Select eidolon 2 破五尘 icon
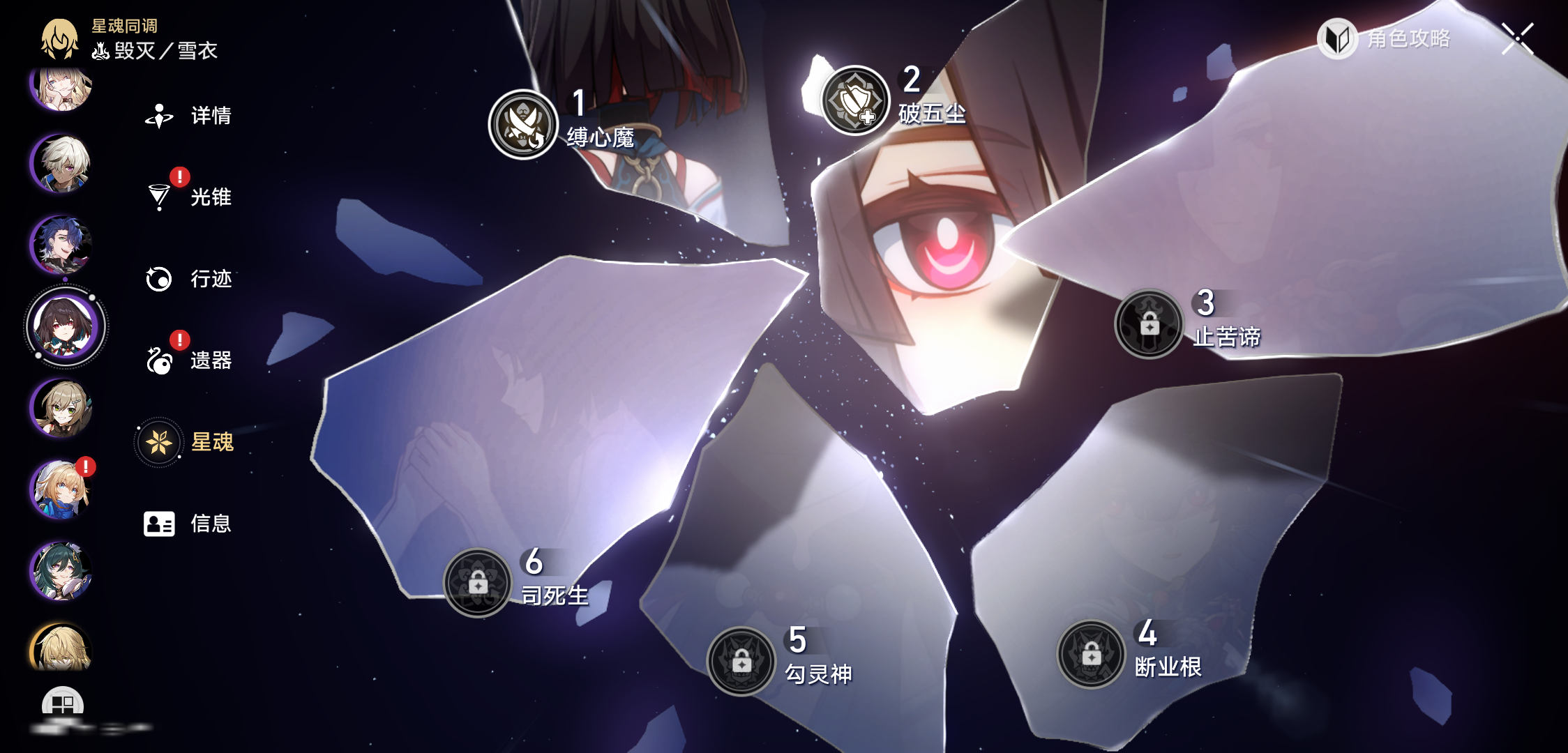The height and width of the screenshot is (753, 1568). 855,100
